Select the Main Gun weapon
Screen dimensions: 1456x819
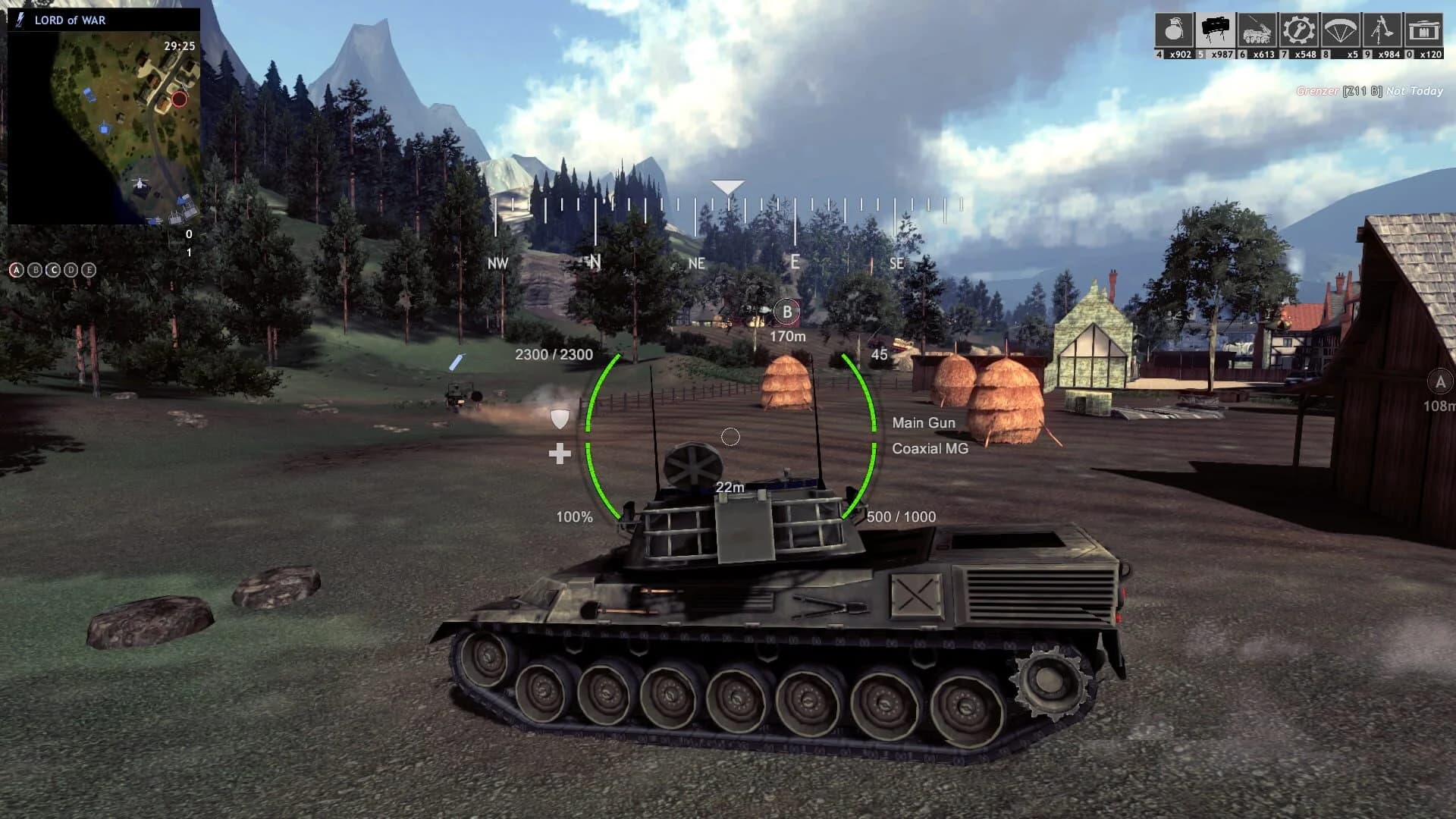(x=924, y=422)
